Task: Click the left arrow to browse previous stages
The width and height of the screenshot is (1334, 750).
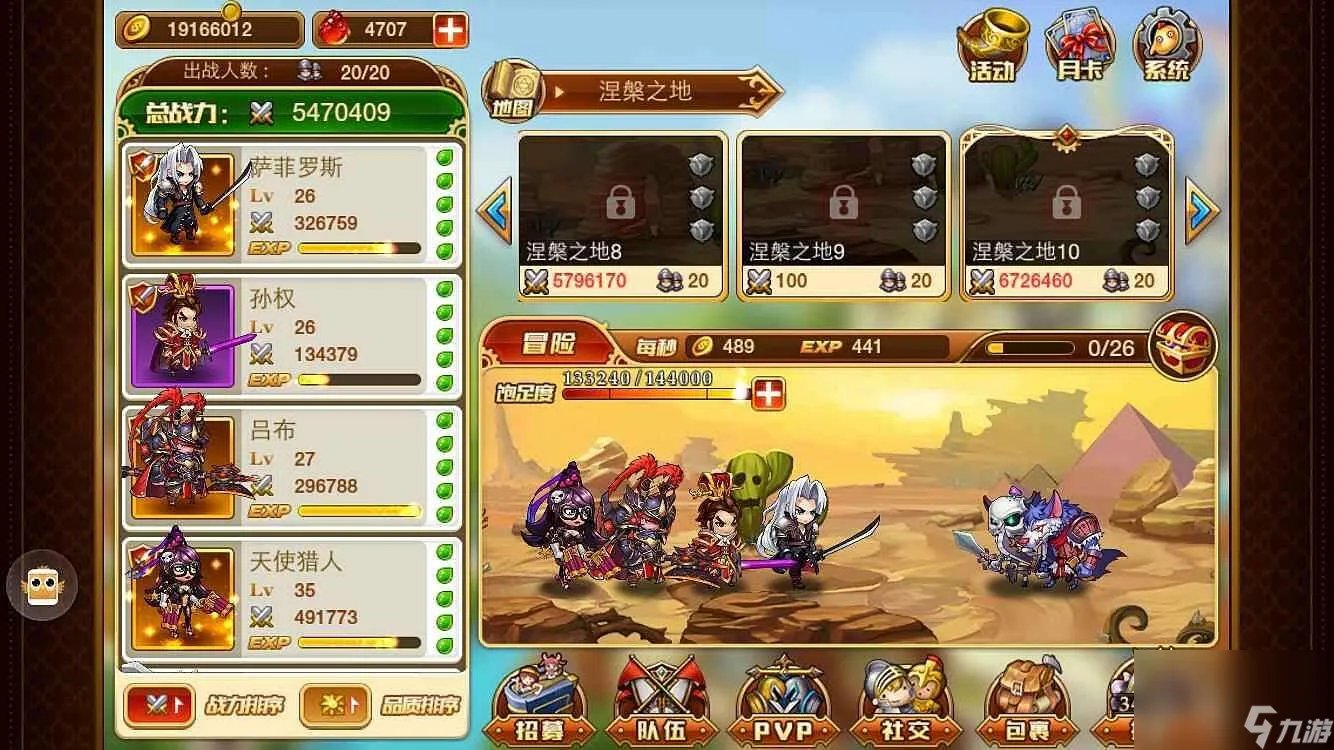Action: [x=493, y=208]
